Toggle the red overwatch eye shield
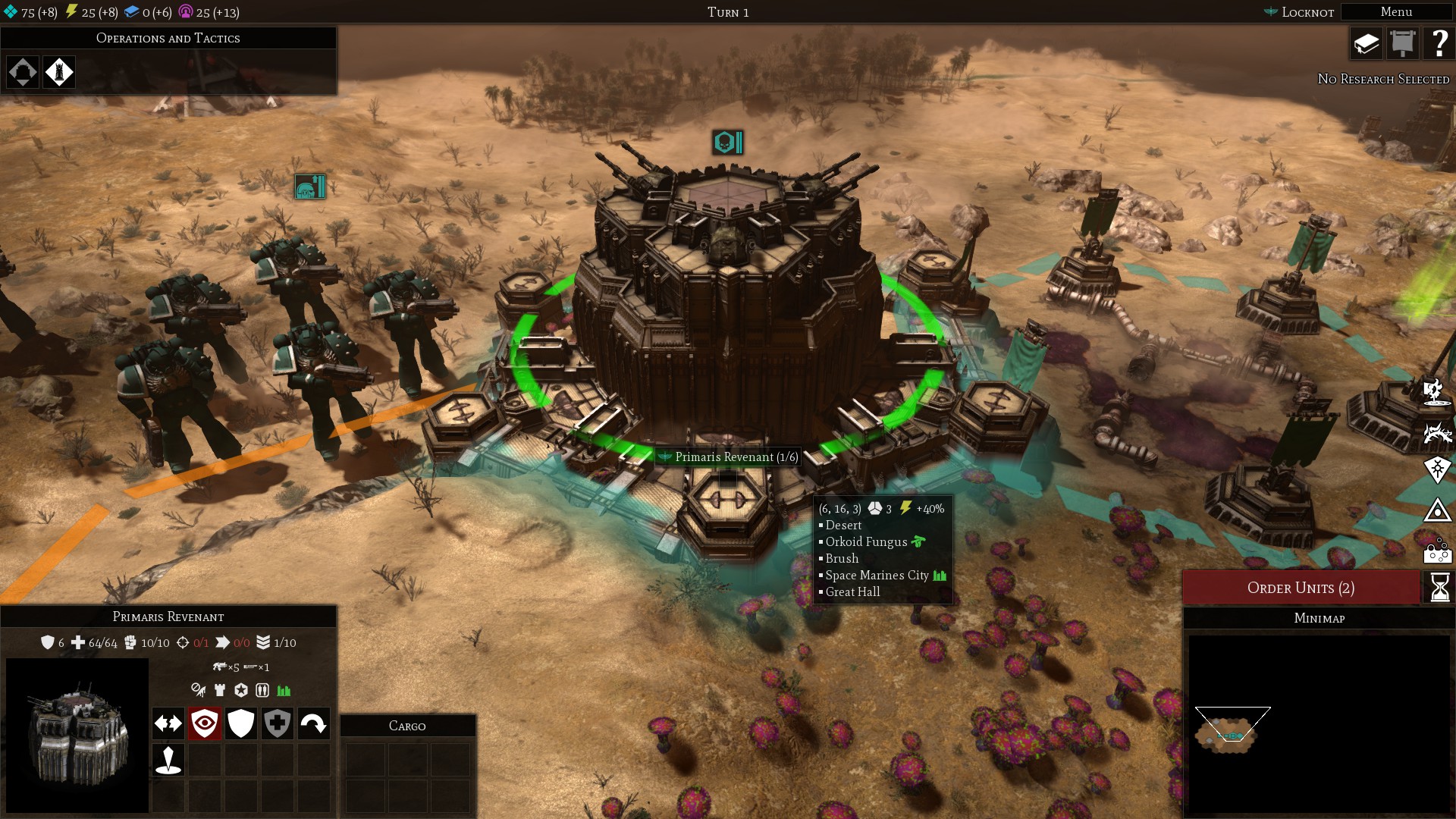This screenshot has width=1456, height=819. tap(205, 723)
